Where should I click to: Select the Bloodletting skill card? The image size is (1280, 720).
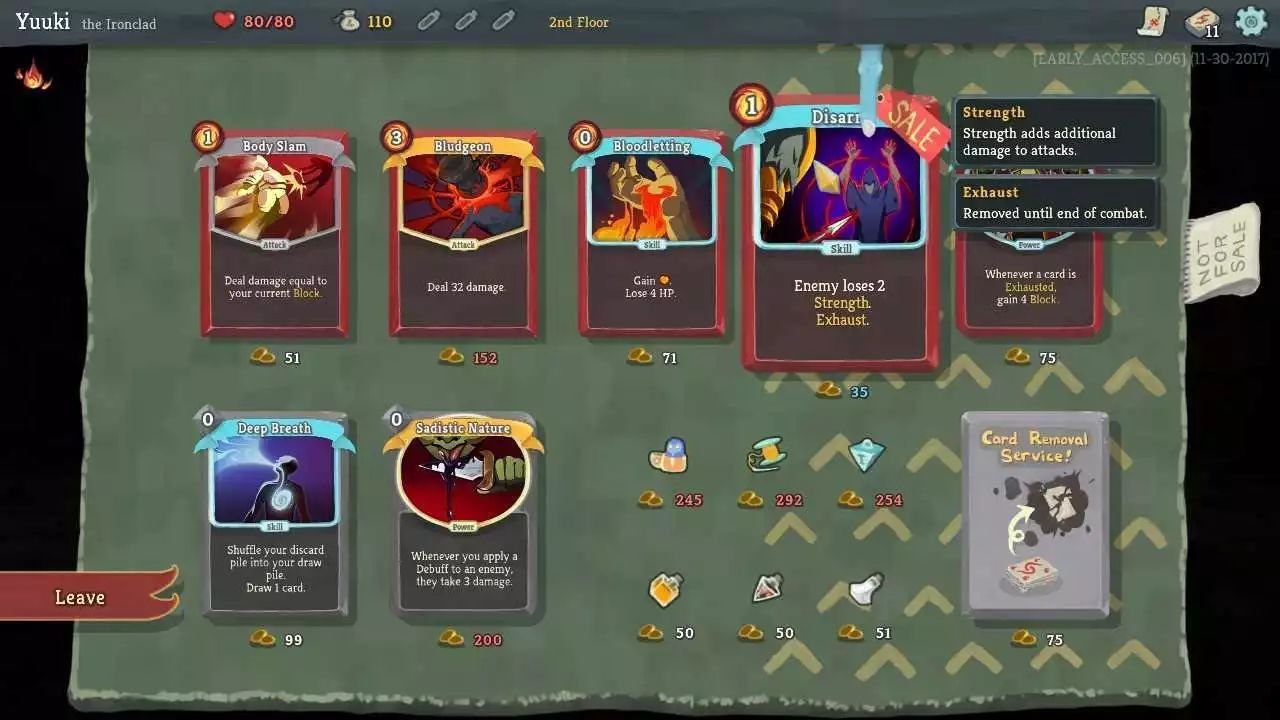pos(652,235)
